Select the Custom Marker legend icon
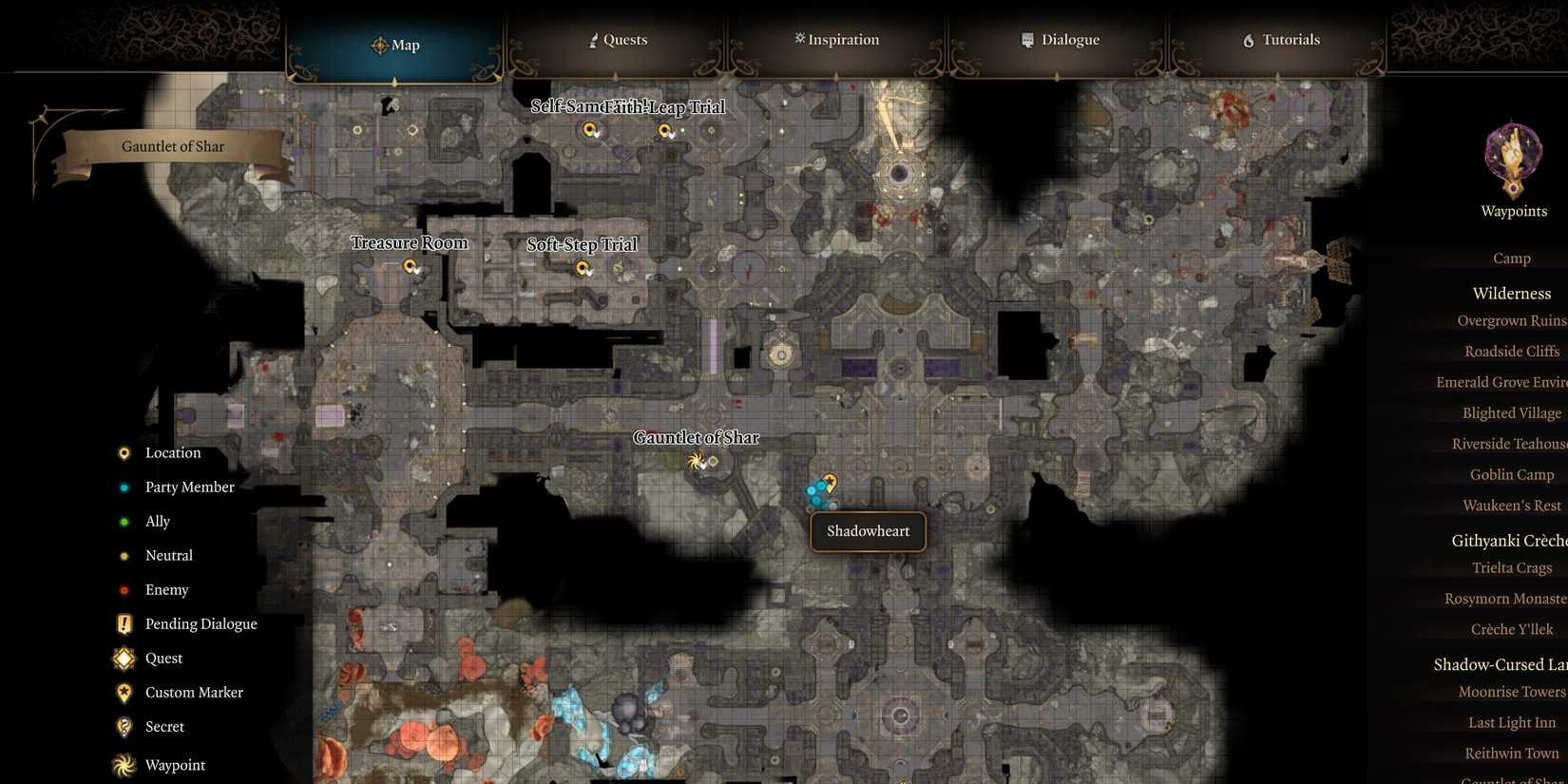This screenshot has height=784, width=1568. tap(124, 693)
